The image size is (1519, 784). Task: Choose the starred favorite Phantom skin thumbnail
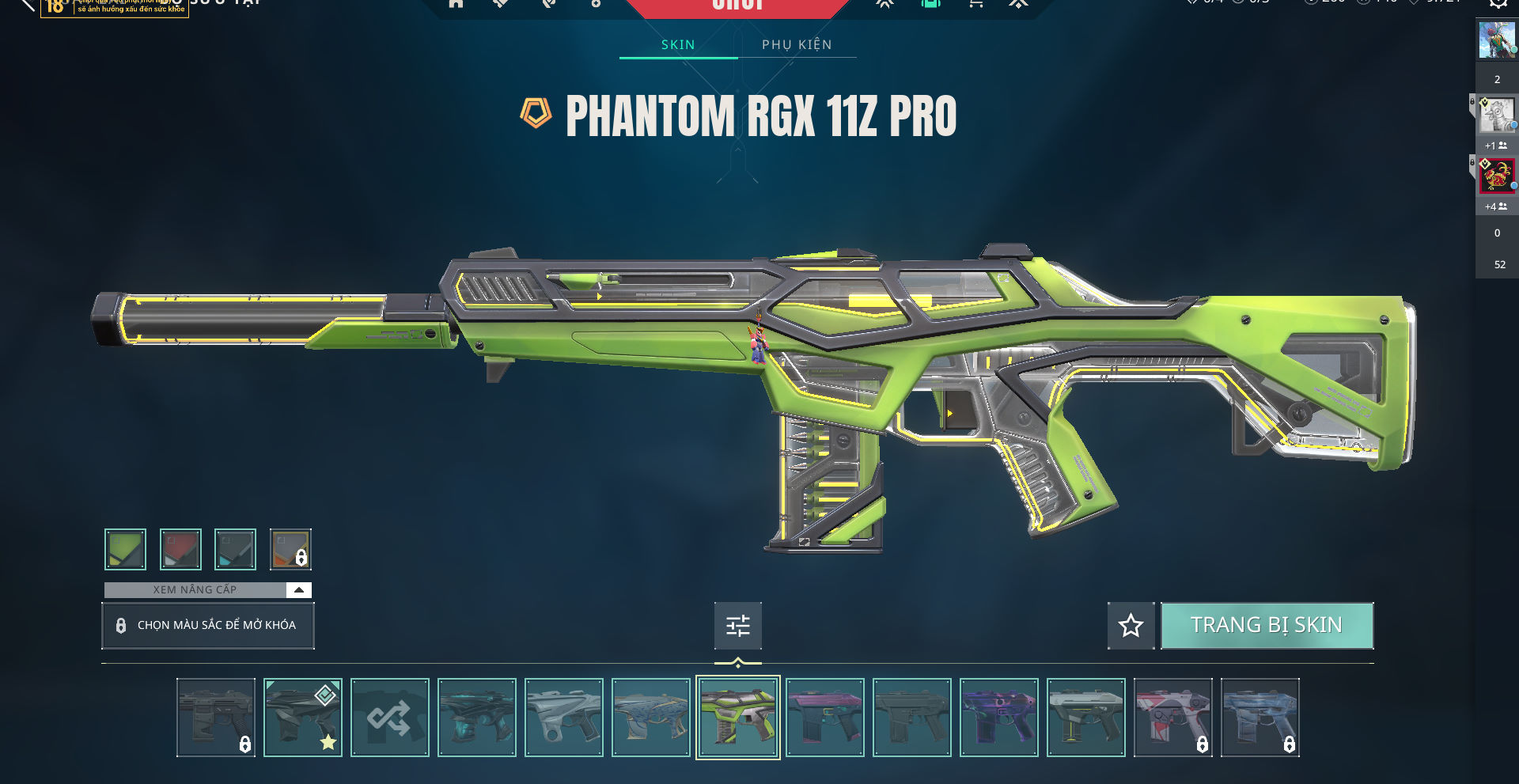[x=302, y=718]
